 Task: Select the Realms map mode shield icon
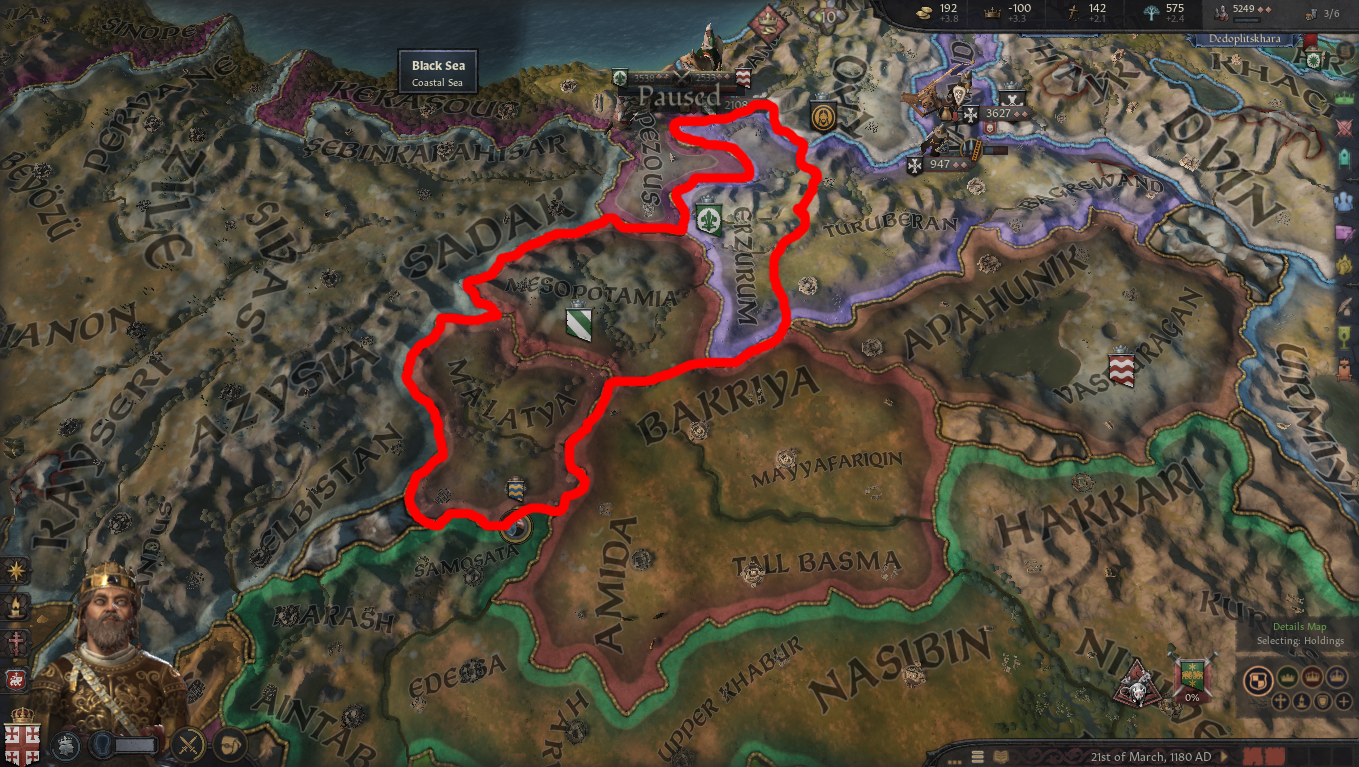[x=1259, y=679]
